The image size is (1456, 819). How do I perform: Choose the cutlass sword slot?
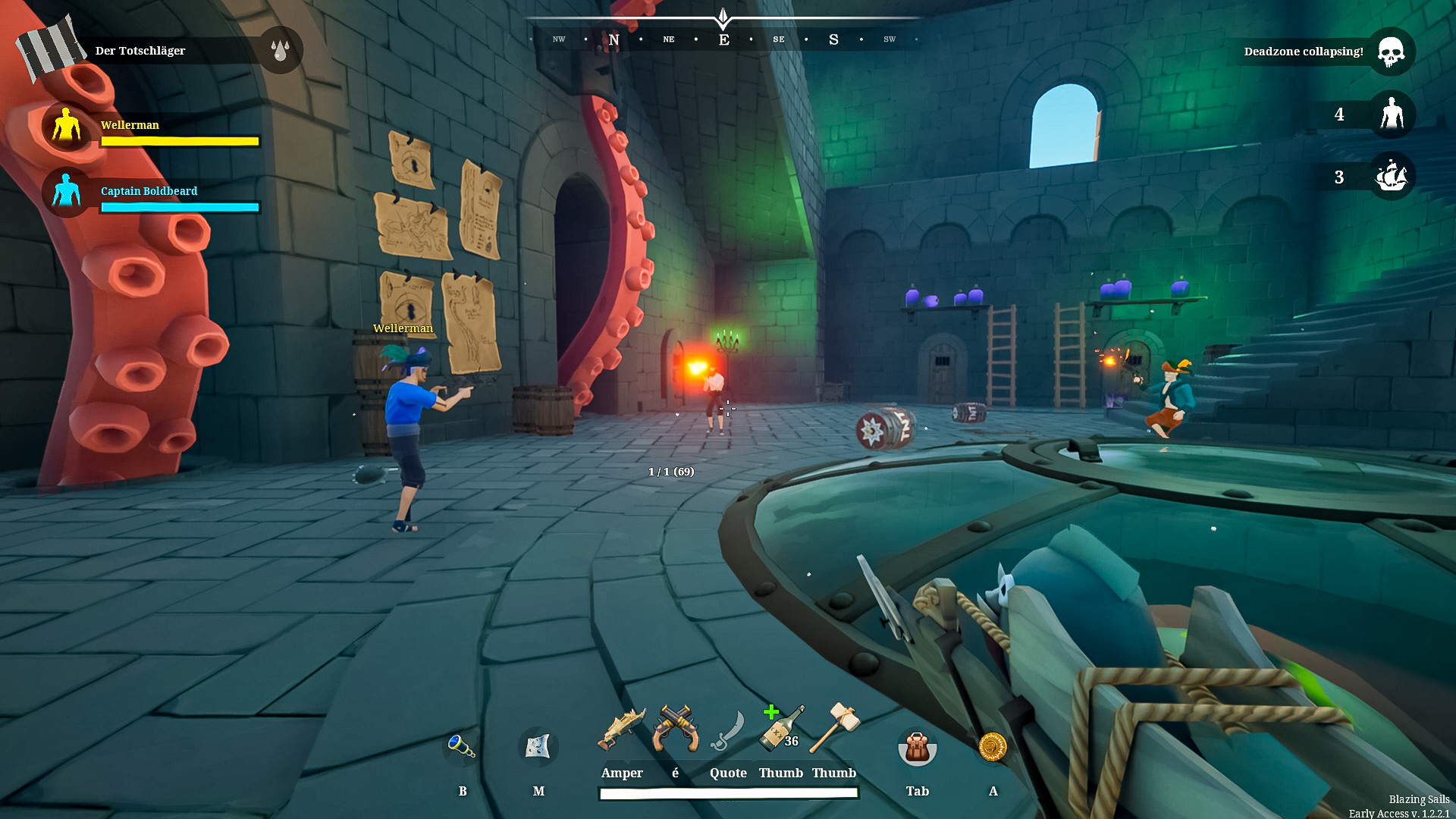[728, 730]
